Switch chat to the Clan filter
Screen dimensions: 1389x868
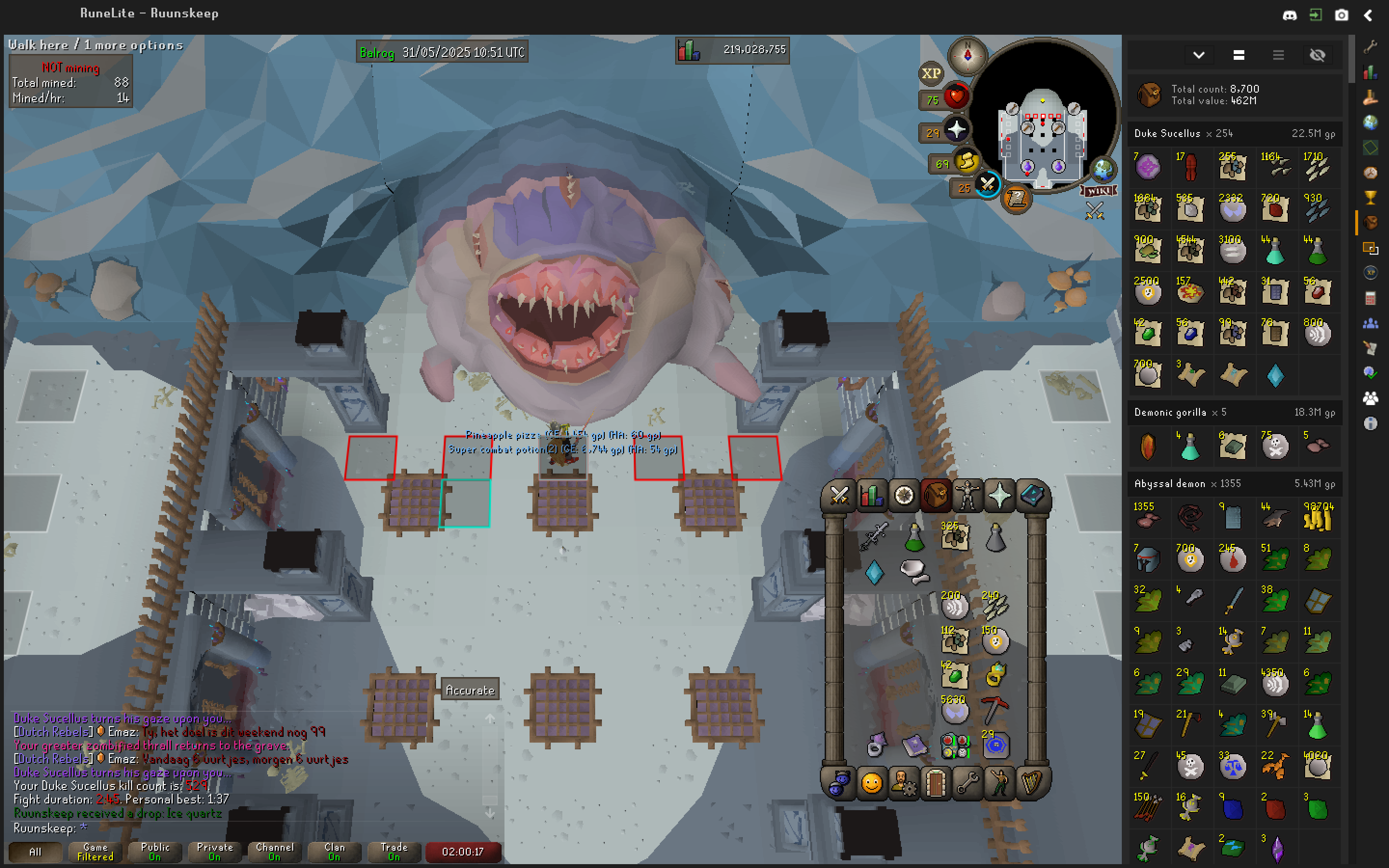tap(334, 851)
